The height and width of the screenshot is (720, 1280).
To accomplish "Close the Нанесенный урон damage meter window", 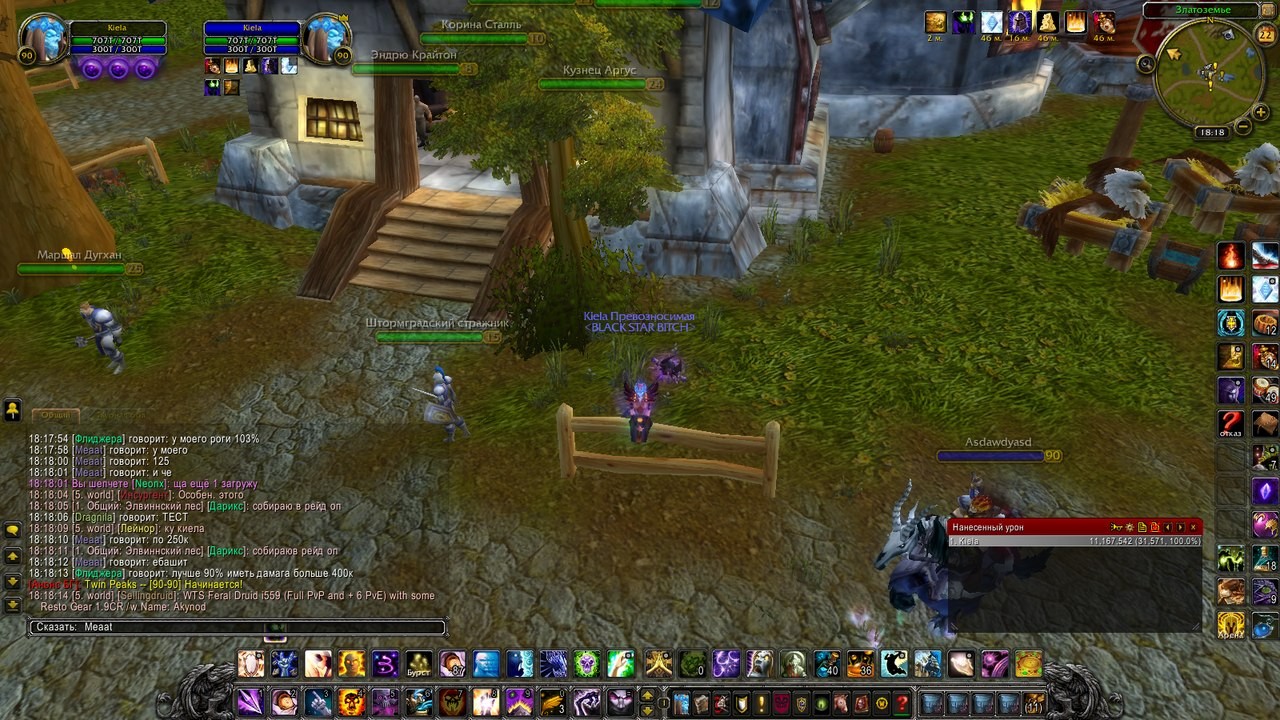I will (1193, 527).
